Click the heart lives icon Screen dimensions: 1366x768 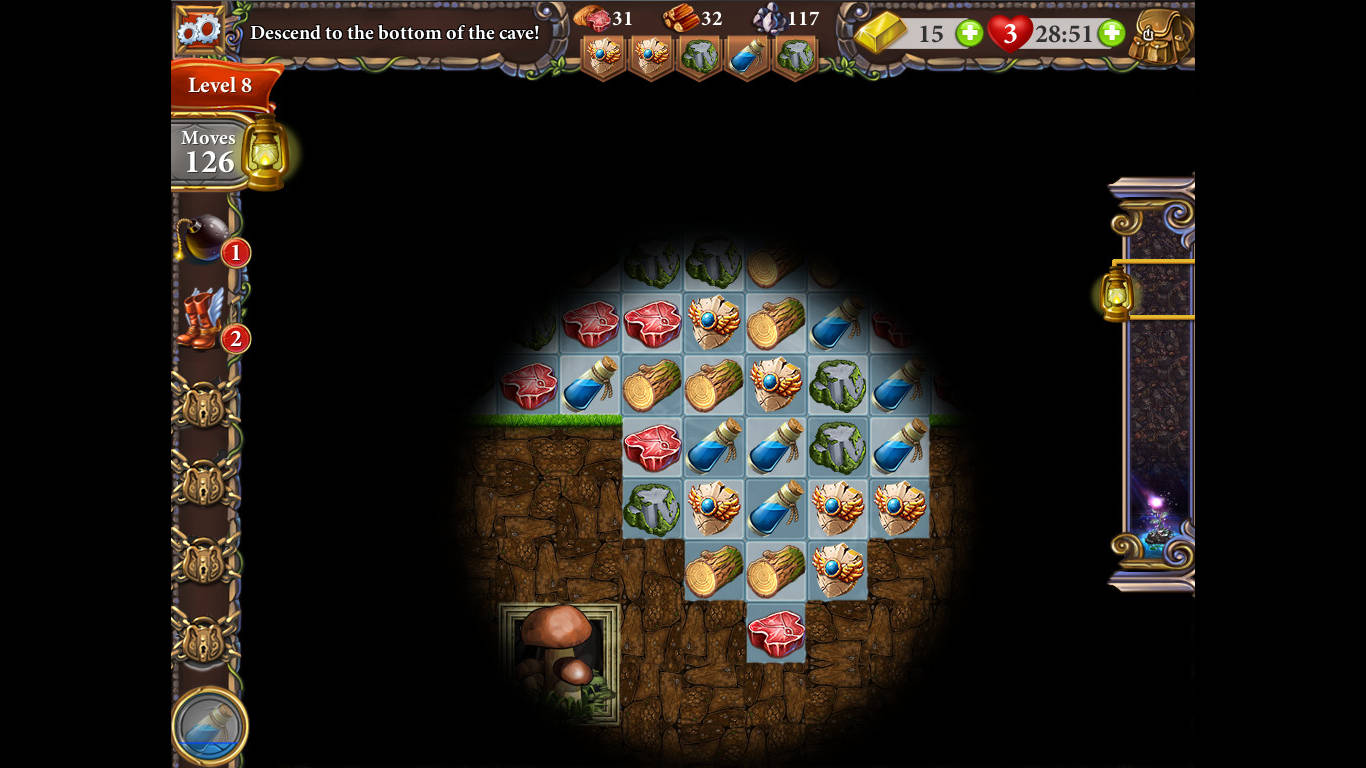[x=1011, y=33]
